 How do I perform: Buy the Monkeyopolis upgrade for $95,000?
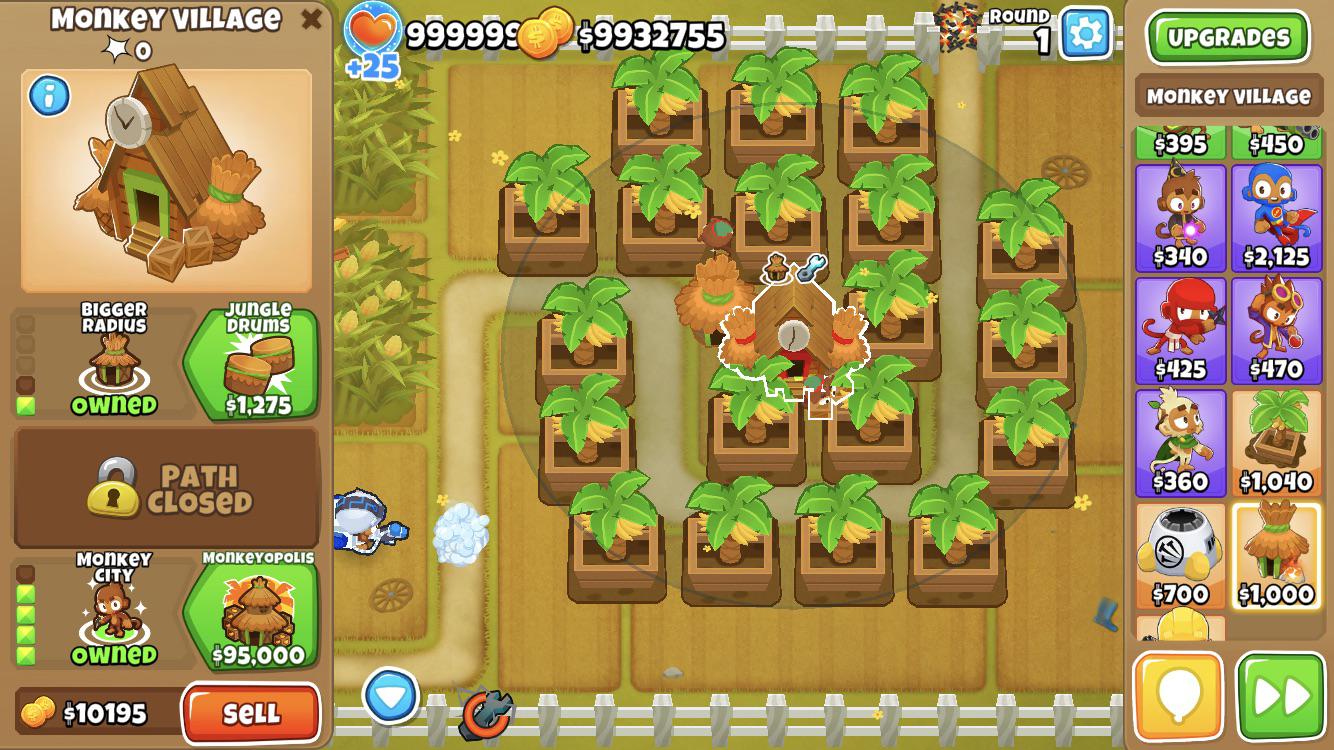pyautogui.click(x=254, y=617)
